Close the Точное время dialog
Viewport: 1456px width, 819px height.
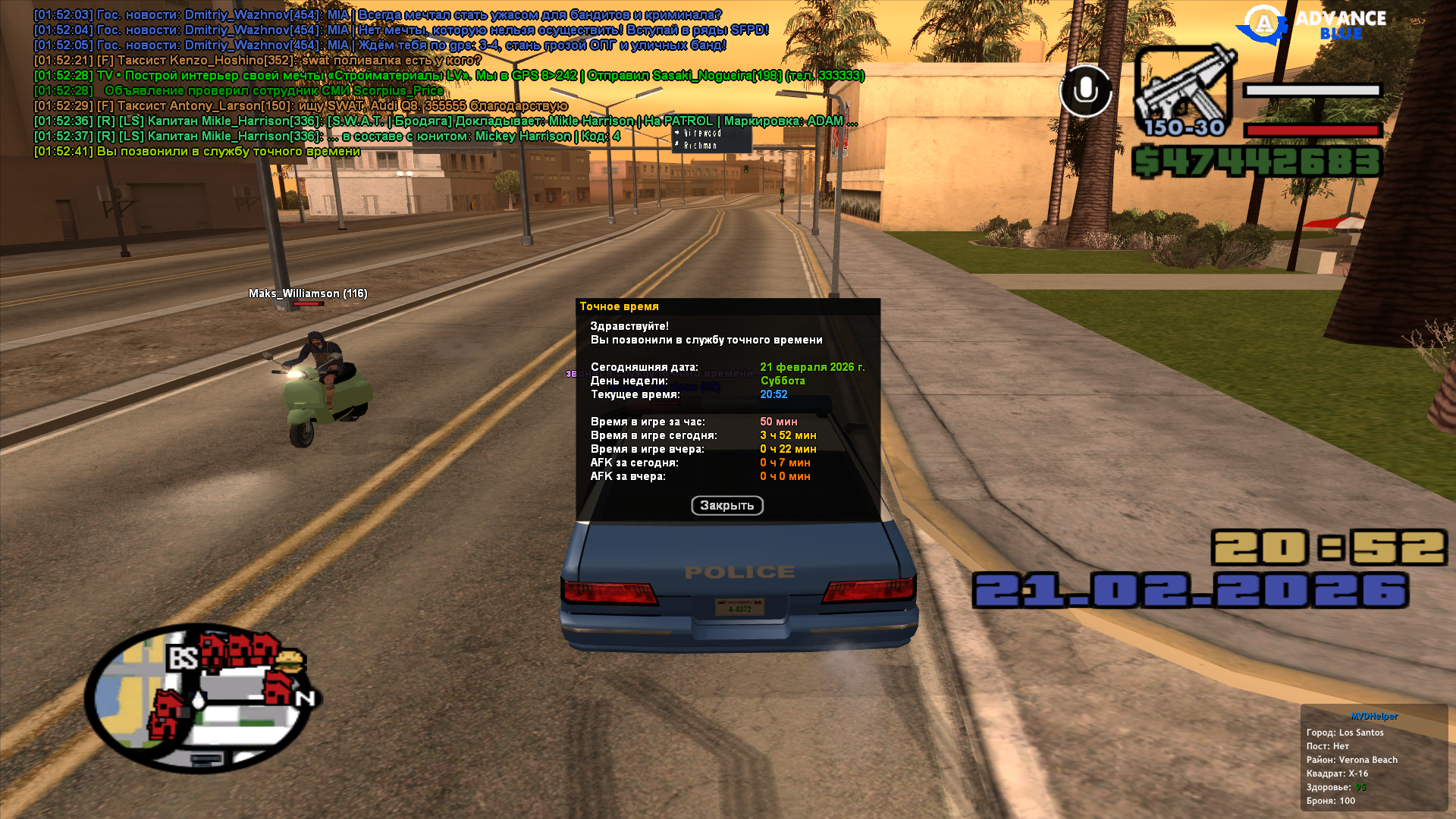point(726,506)
